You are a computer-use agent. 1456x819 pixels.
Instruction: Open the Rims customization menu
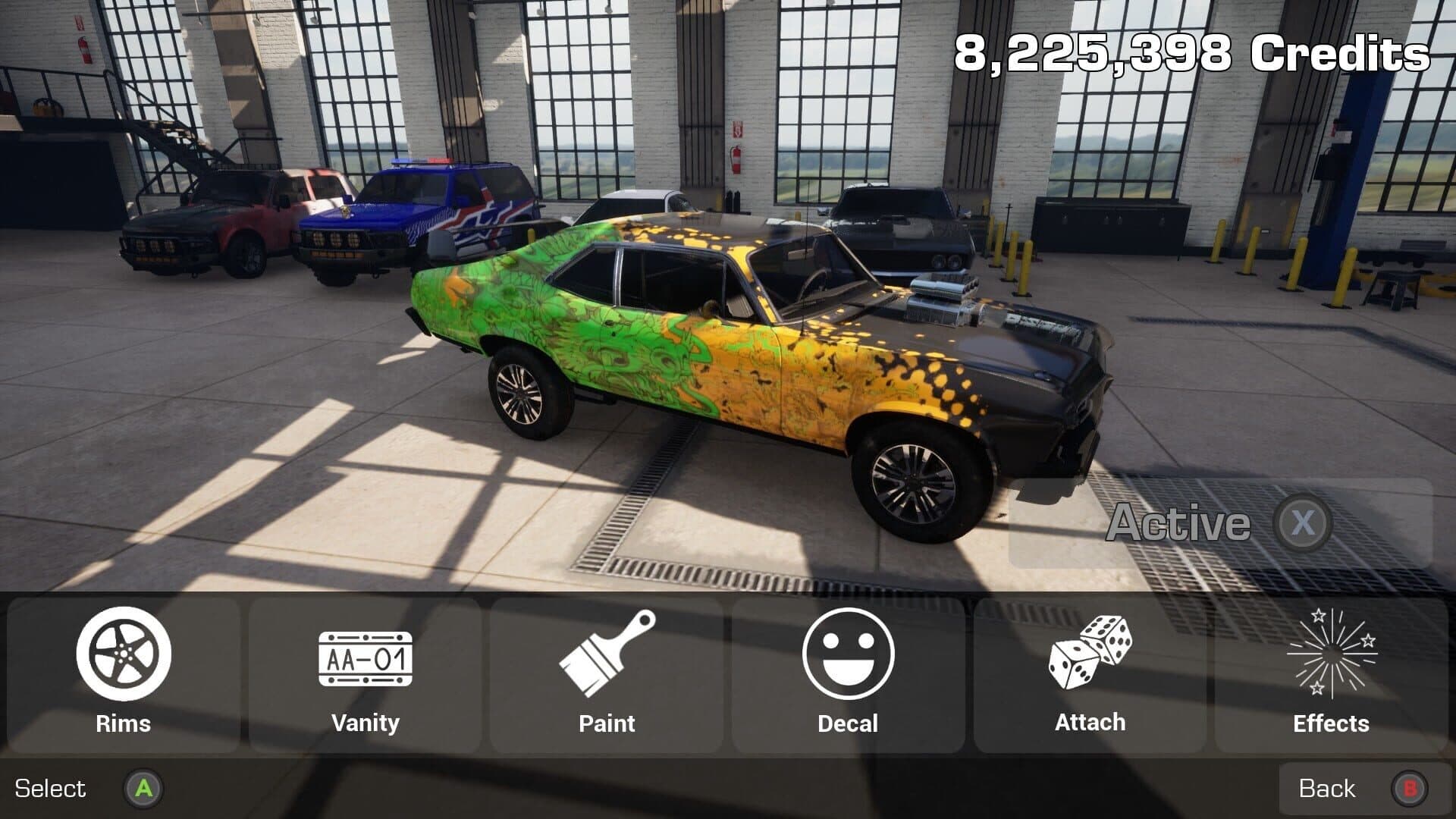coord(124,674)
